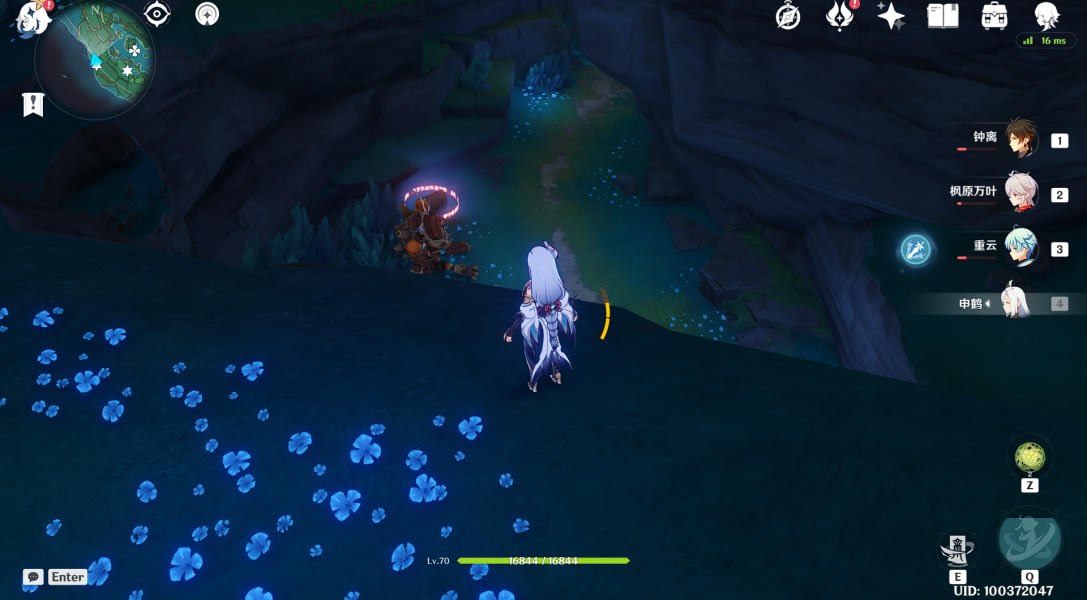Open the Paimon main menu
Screen dimensions: 1087x600
pos(33,17)
